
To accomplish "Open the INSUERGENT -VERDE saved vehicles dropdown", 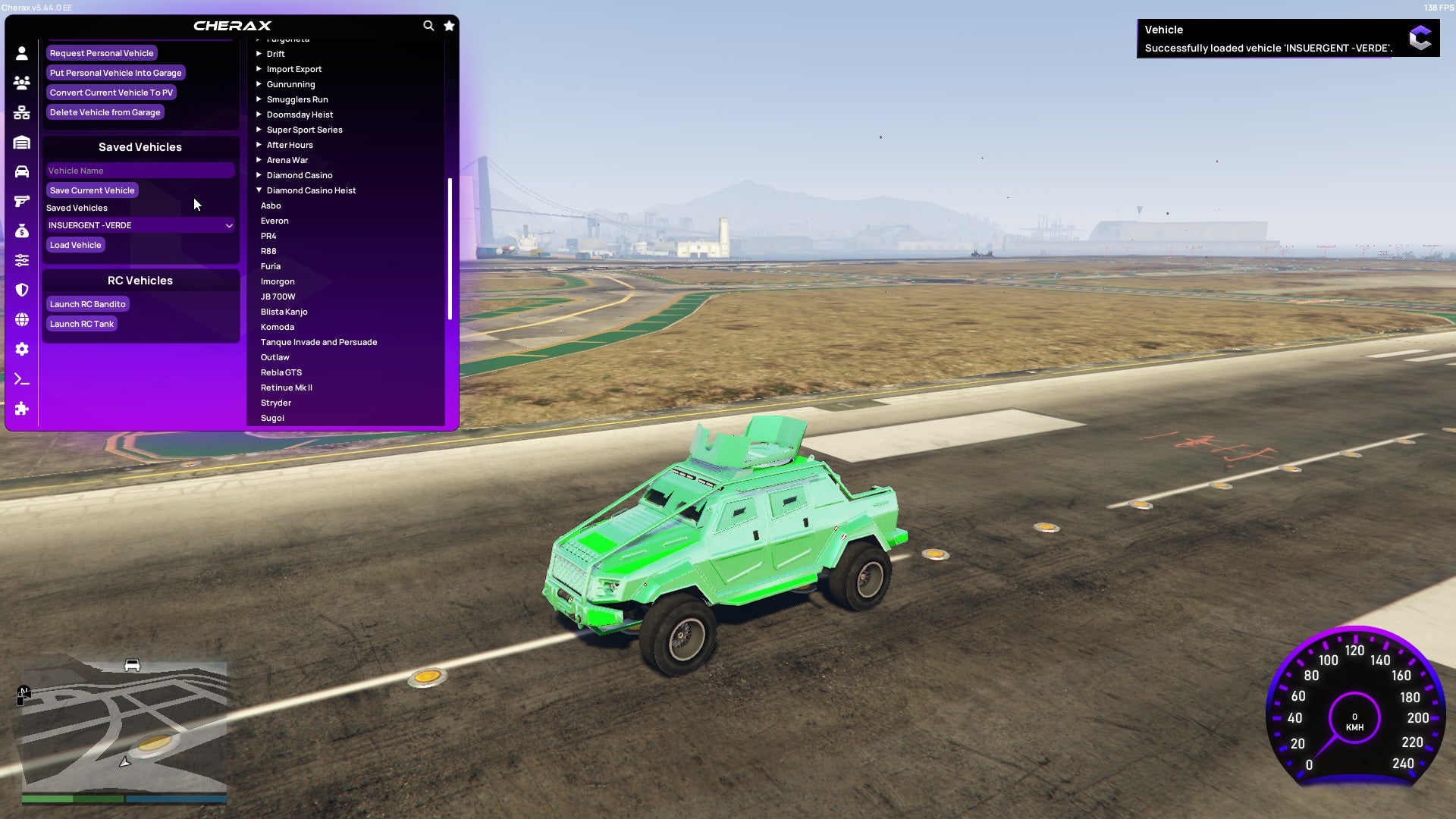I will click(x=140, y=224).
